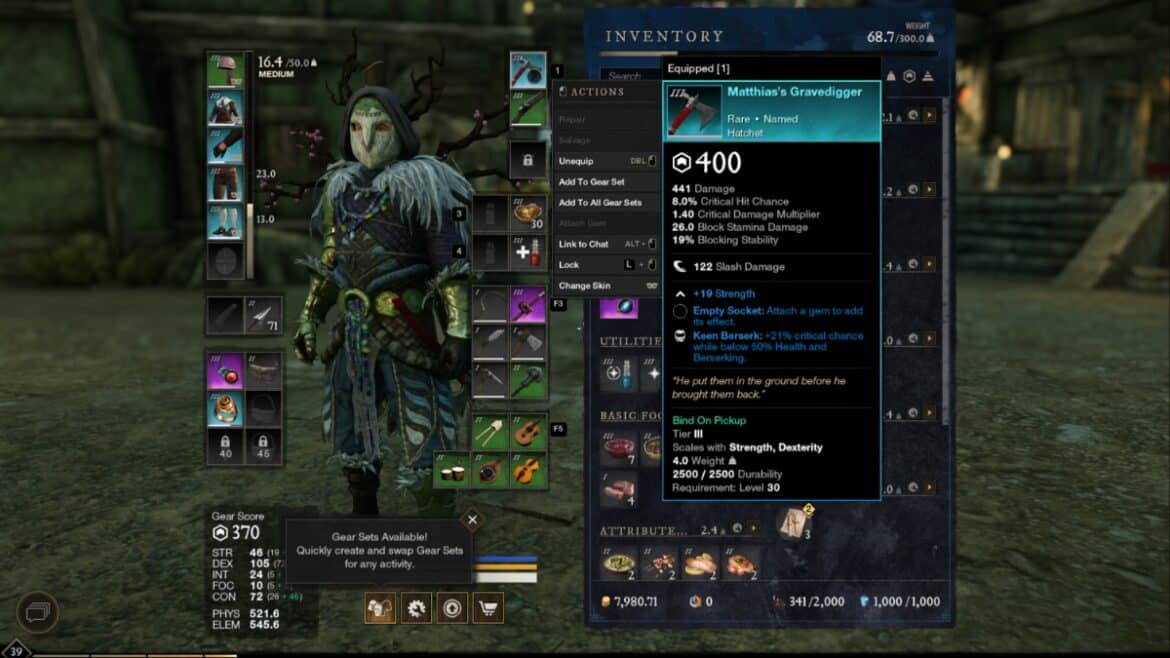Click the gear cog repair button
Image resolution: width=1170 pixels, height=658 pixels.
point(416,607)
